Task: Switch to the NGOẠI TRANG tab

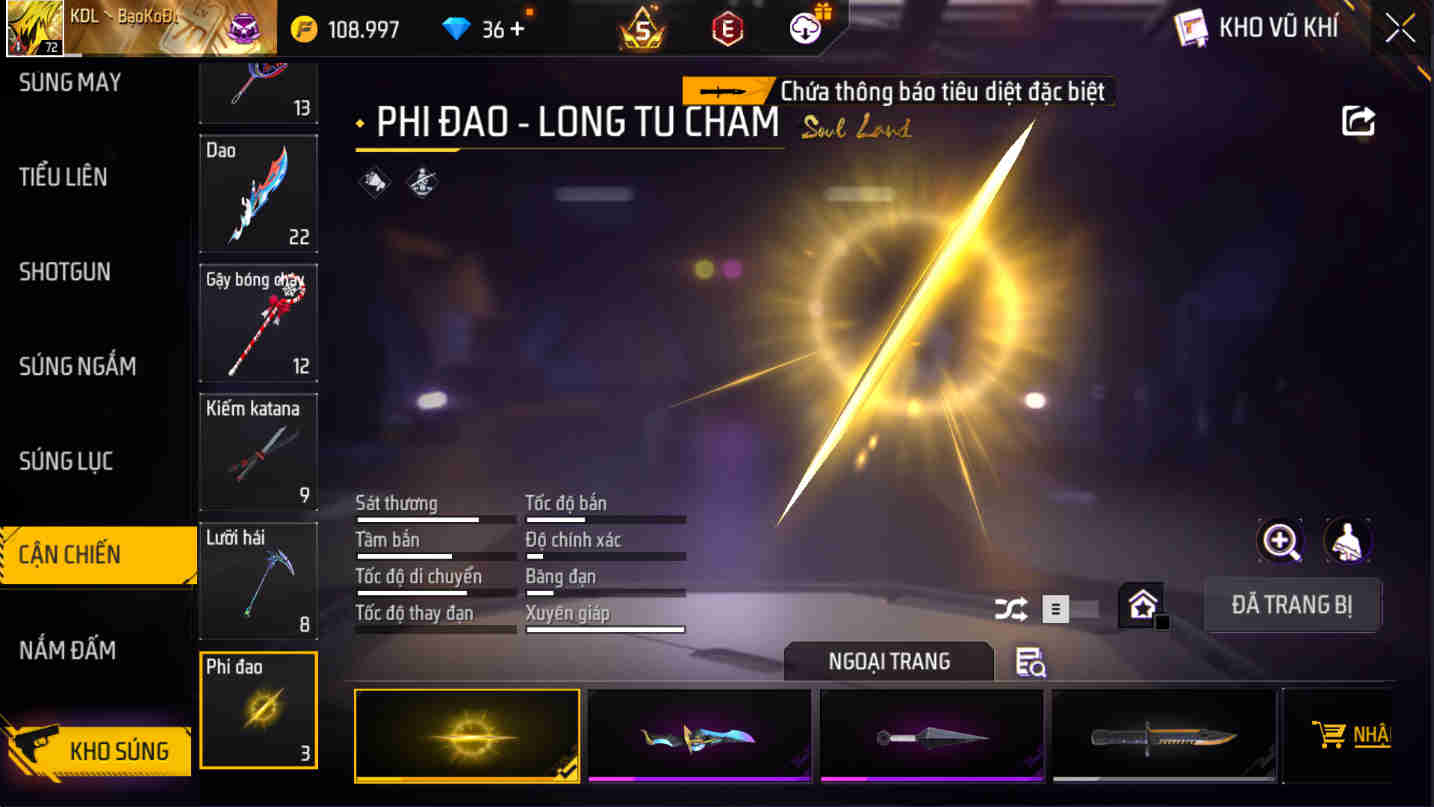Action: [888, 661]
